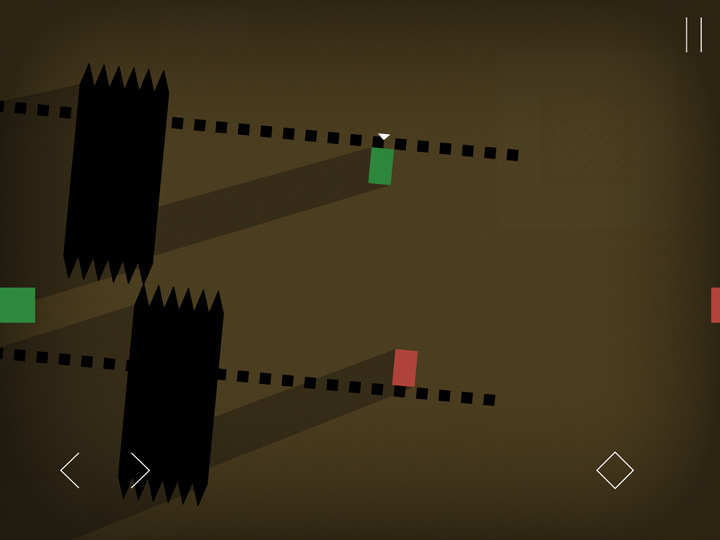Tap the right arrow movement control
Viewport: 720px width, 540px height.
pyautogui.click(x=139, y=470)
